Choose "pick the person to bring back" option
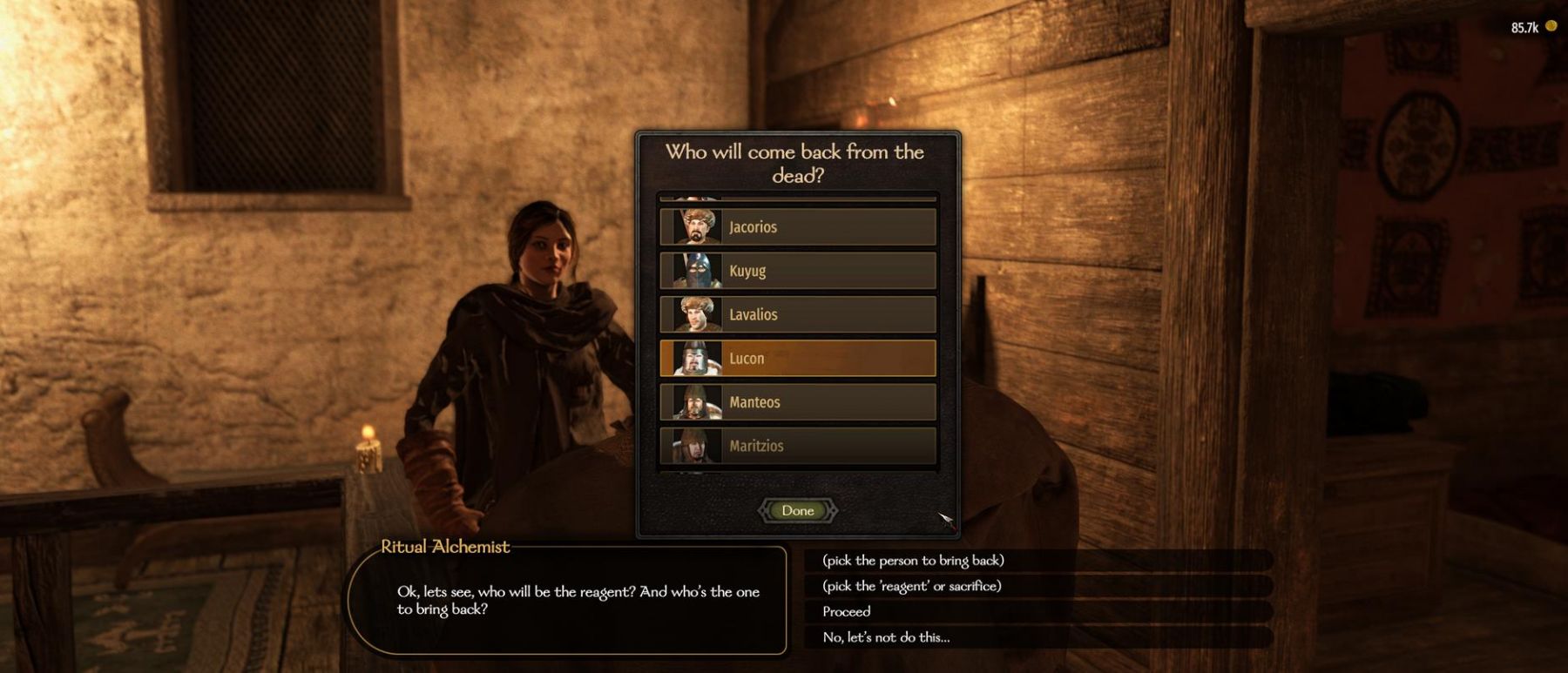This screenshot has width=1568, height=673. pyautogui.click(x=913, y=561)
